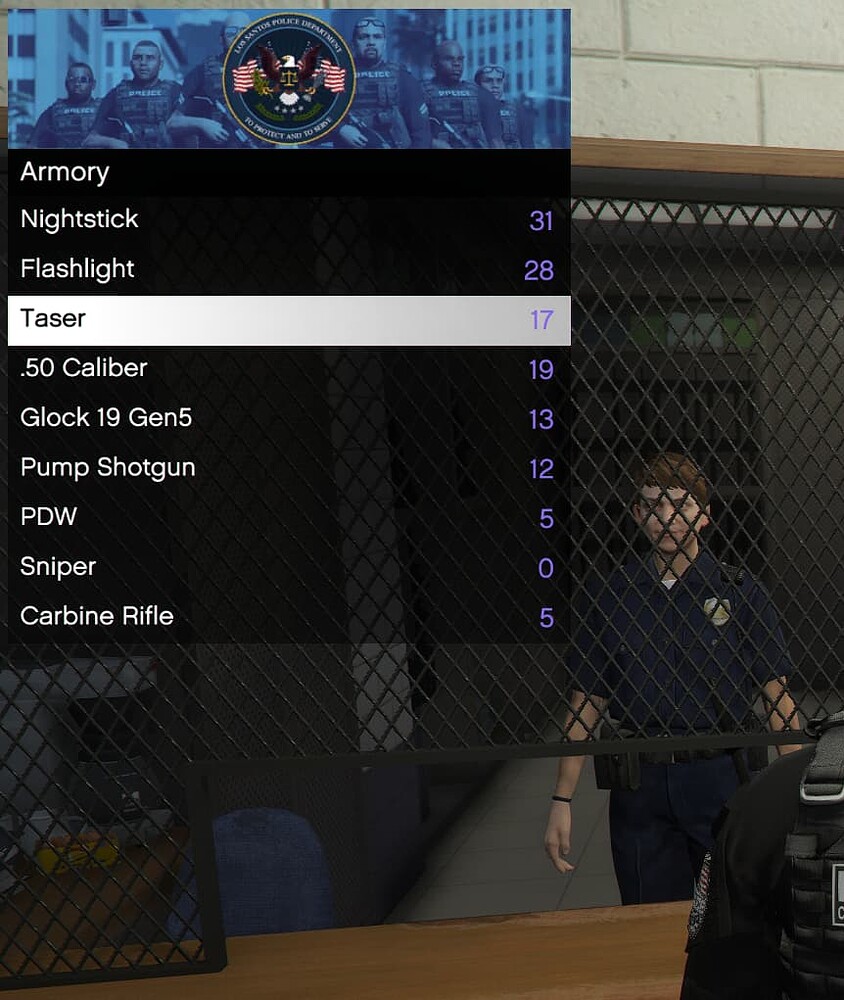Take the Pump Shotgun from the armory

tap(289, 468)
